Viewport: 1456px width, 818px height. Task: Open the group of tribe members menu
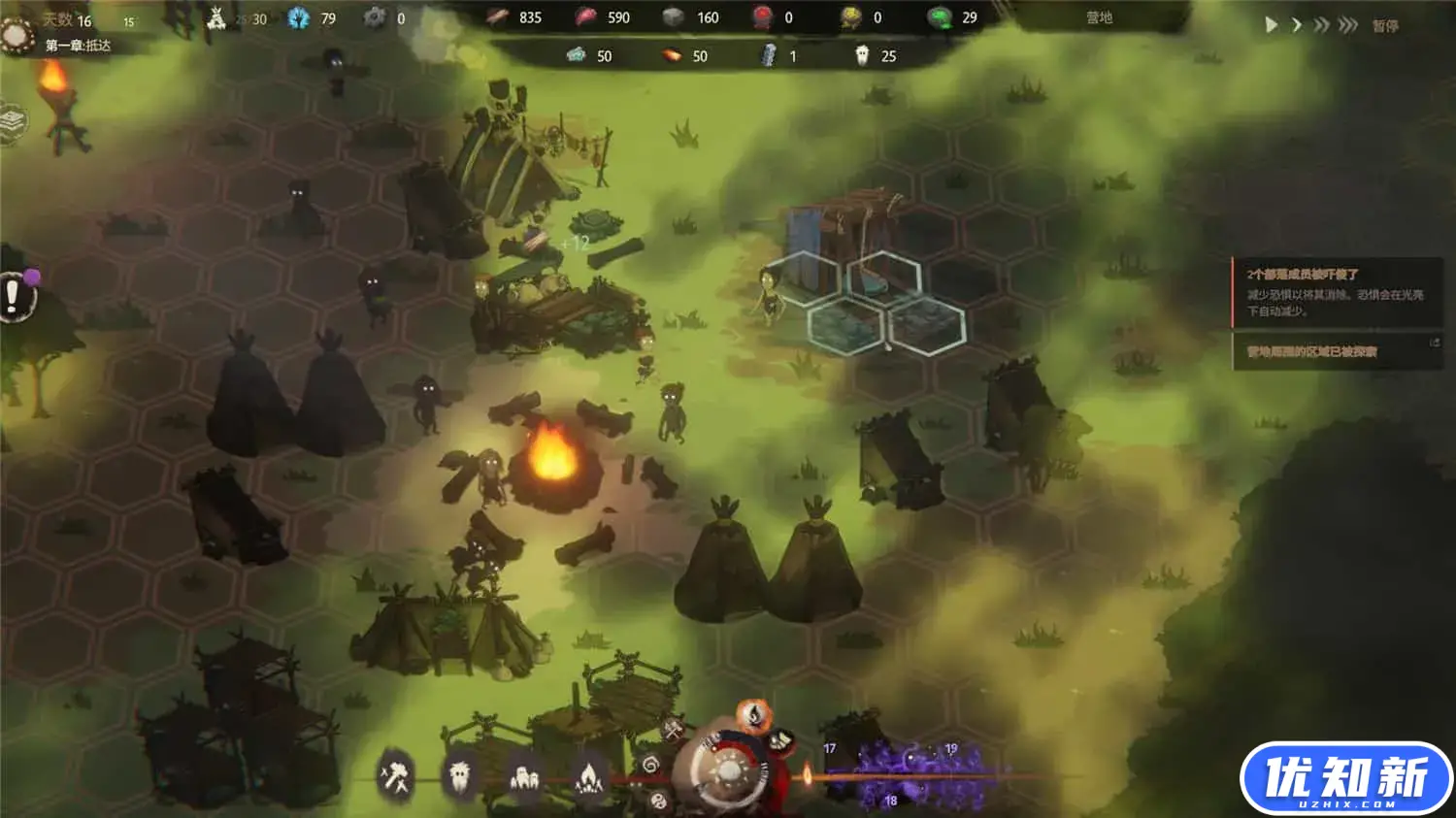524,776
